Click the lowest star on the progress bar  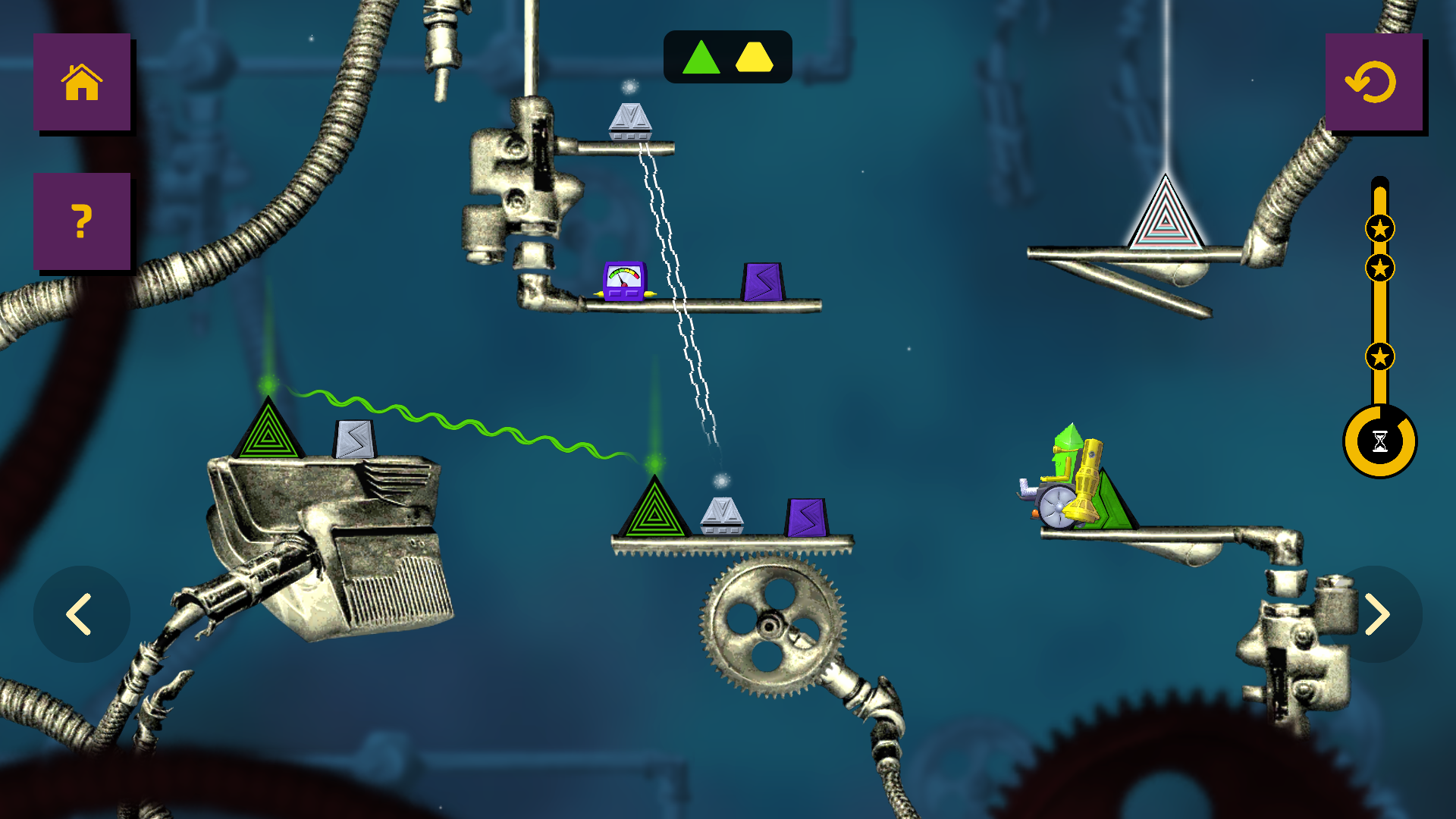[1382, 353]
